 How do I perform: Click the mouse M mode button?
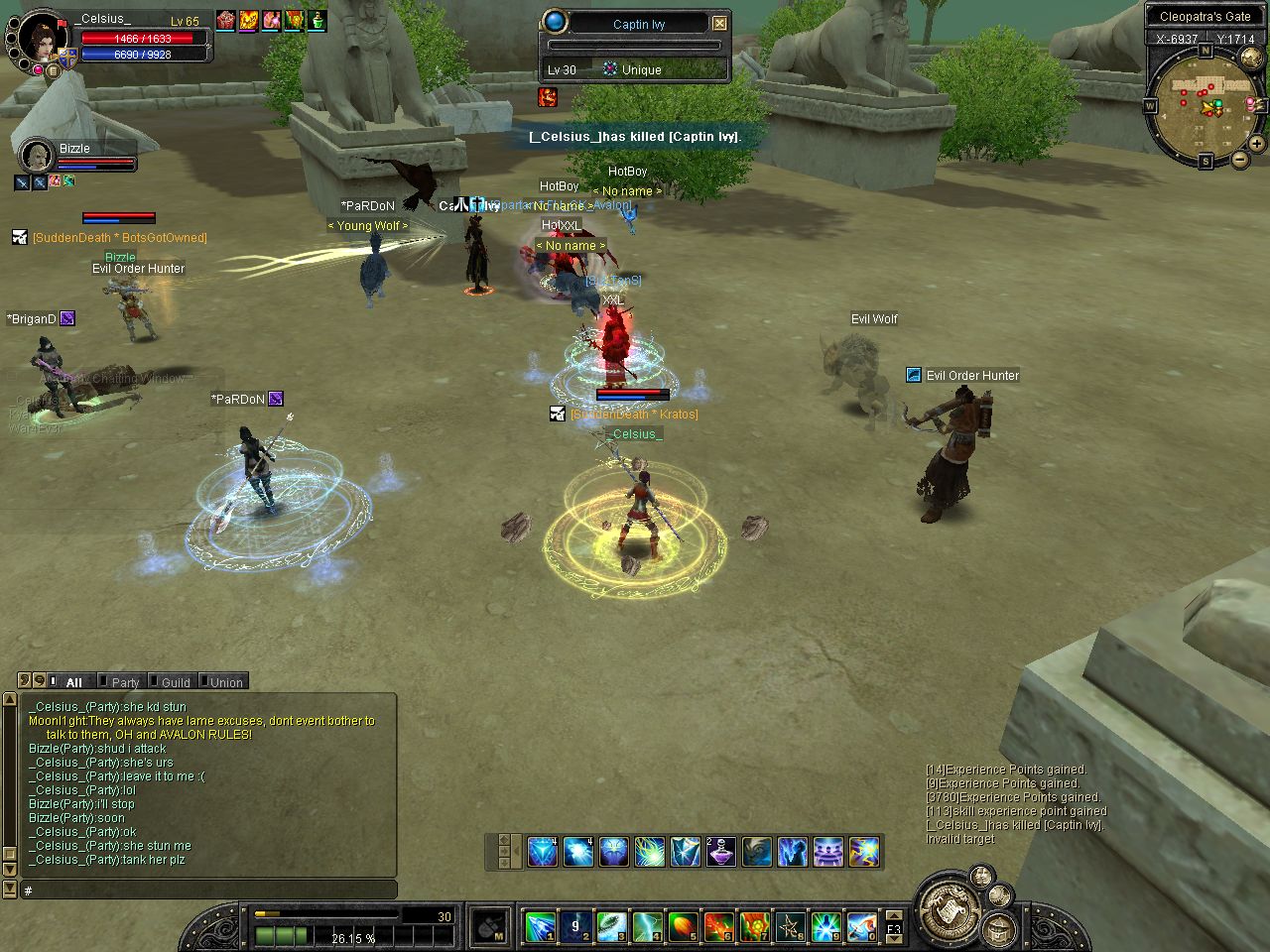tap(490, 927)
